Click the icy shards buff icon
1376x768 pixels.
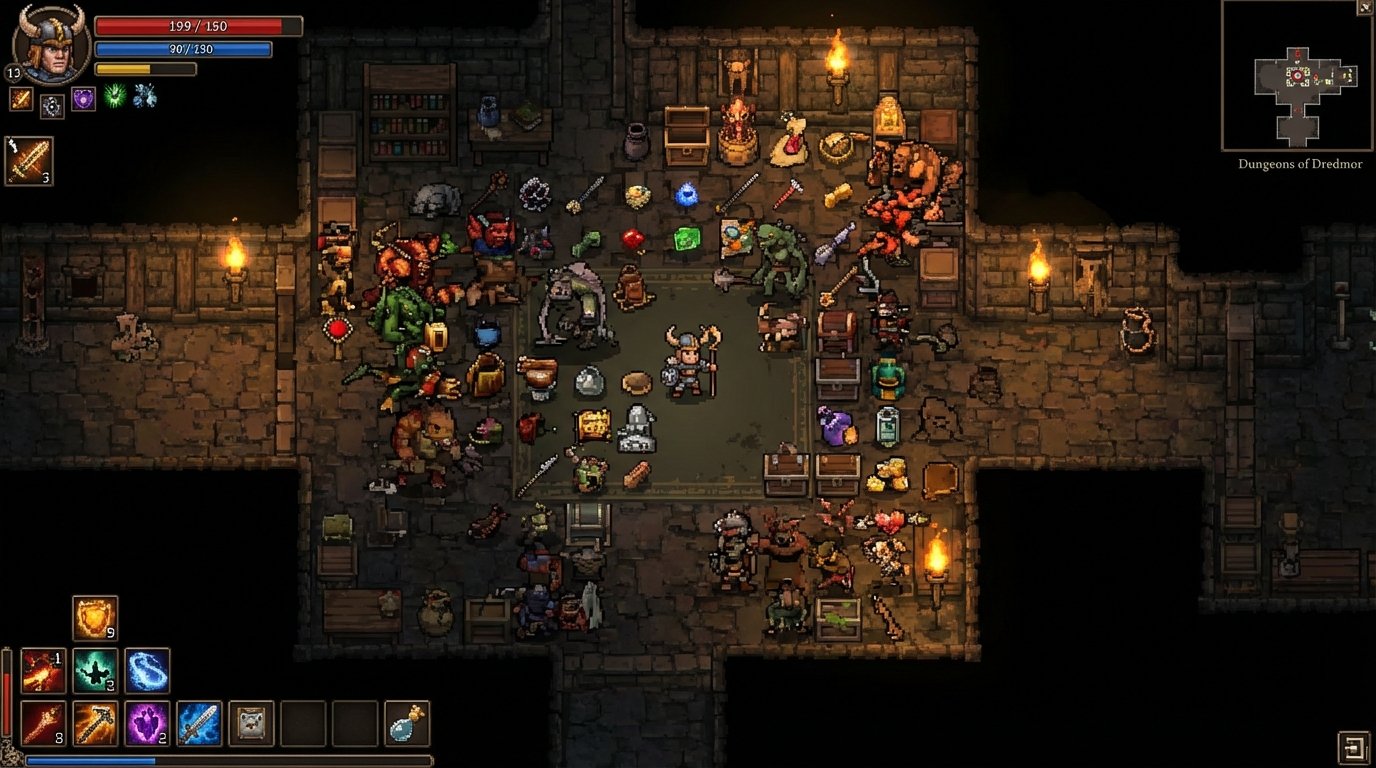point(143,97)
